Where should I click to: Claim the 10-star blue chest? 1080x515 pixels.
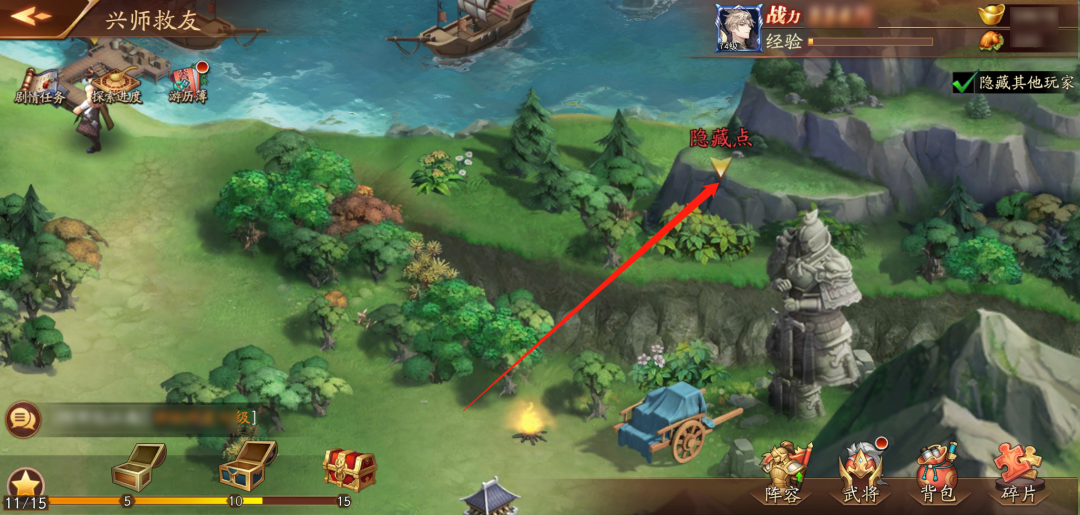[246, 465]
